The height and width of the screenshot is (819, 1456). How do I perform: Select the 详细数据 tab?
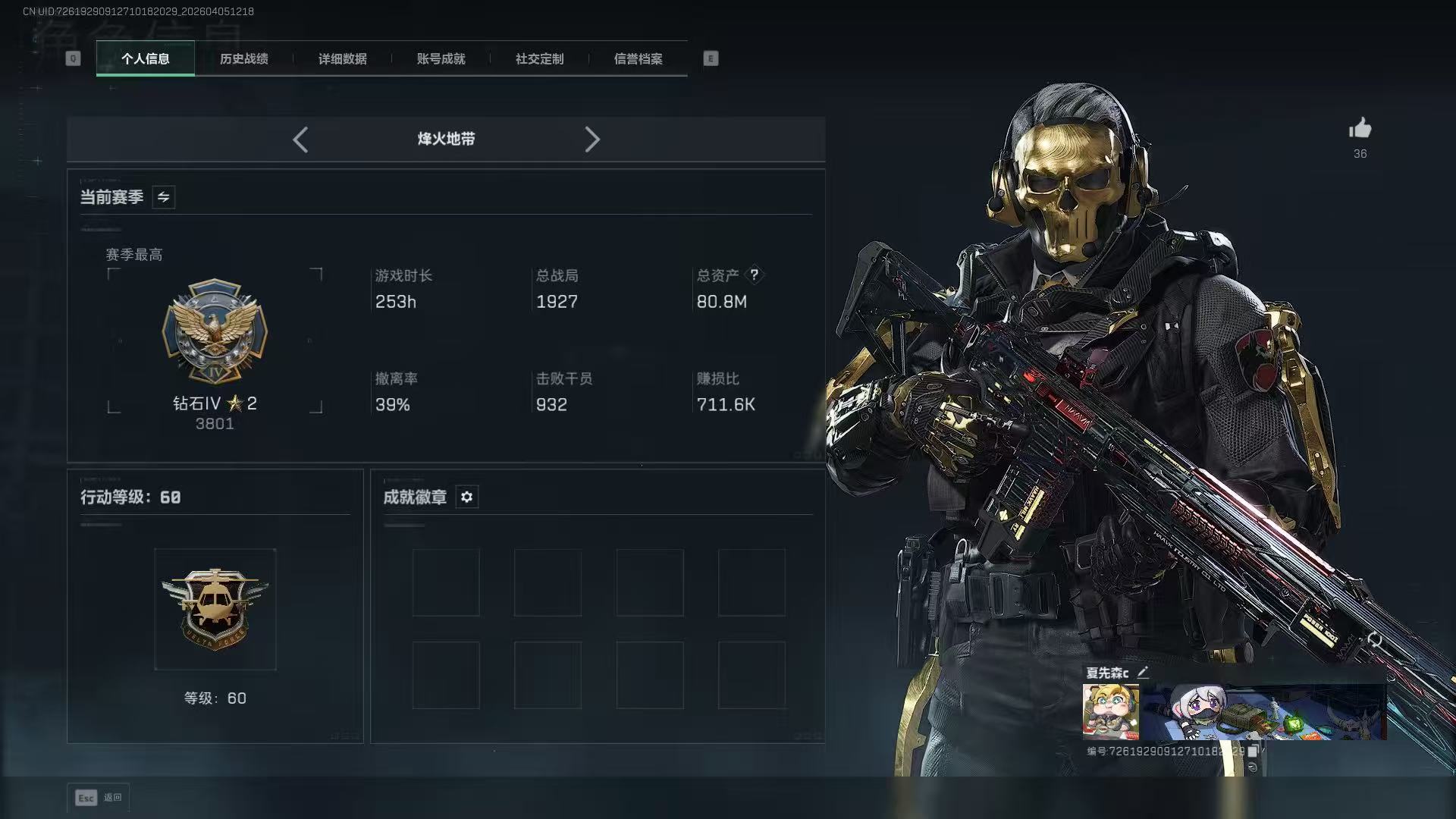[x=342, y=58]
